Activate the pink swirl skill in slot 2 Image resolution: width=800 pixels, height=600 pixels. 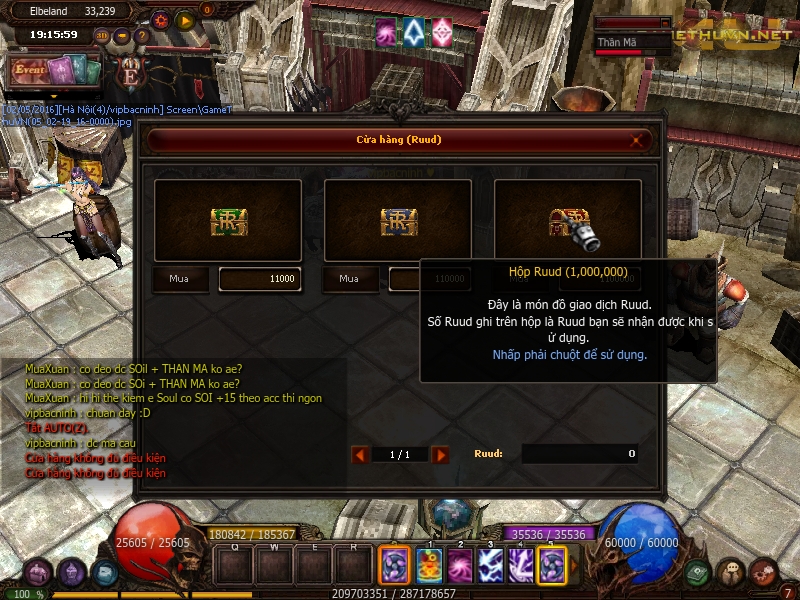coord(460,566)
